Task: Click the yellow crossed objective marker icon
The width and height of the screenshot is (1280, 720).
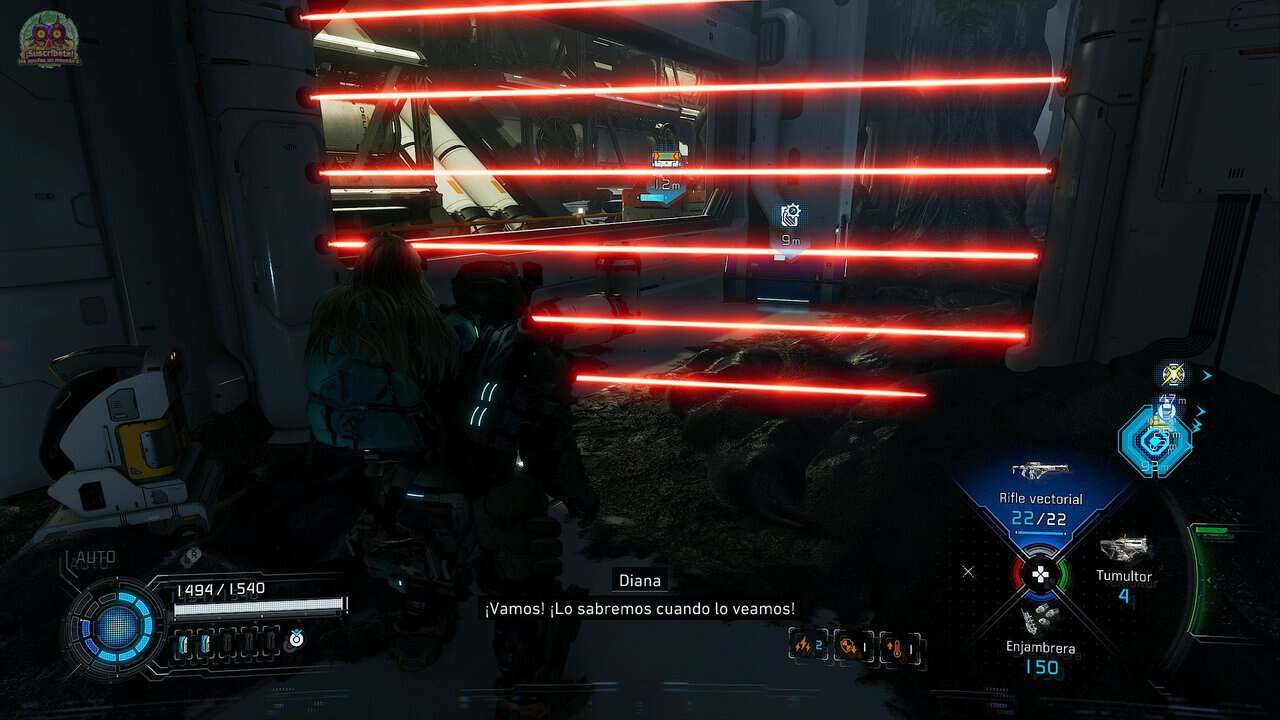Action: [1172, 375]
